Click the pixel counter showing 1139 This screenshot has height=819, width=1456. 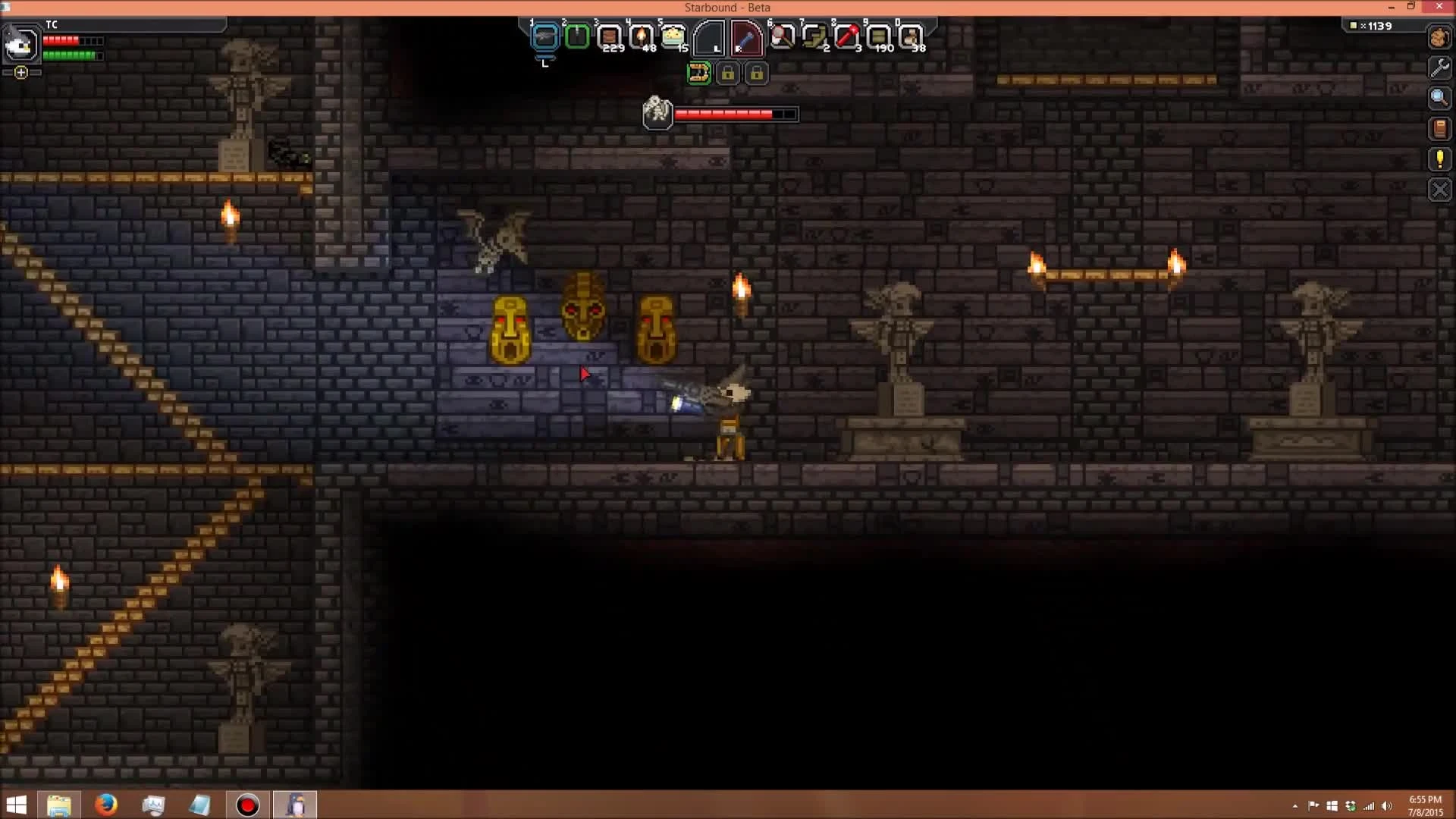[1373, 25]
